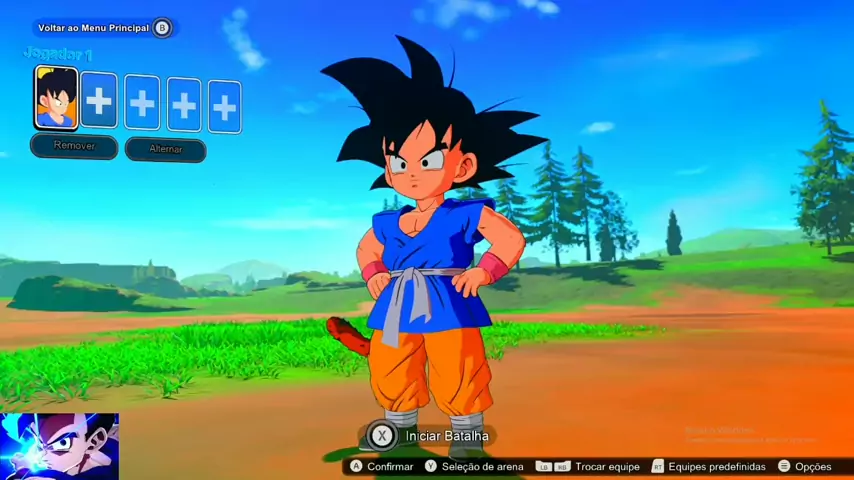This screenshot has height=480, width=854.
Task: Open the Opções menu
Action: pyautogui.click(x=805, y=467)
